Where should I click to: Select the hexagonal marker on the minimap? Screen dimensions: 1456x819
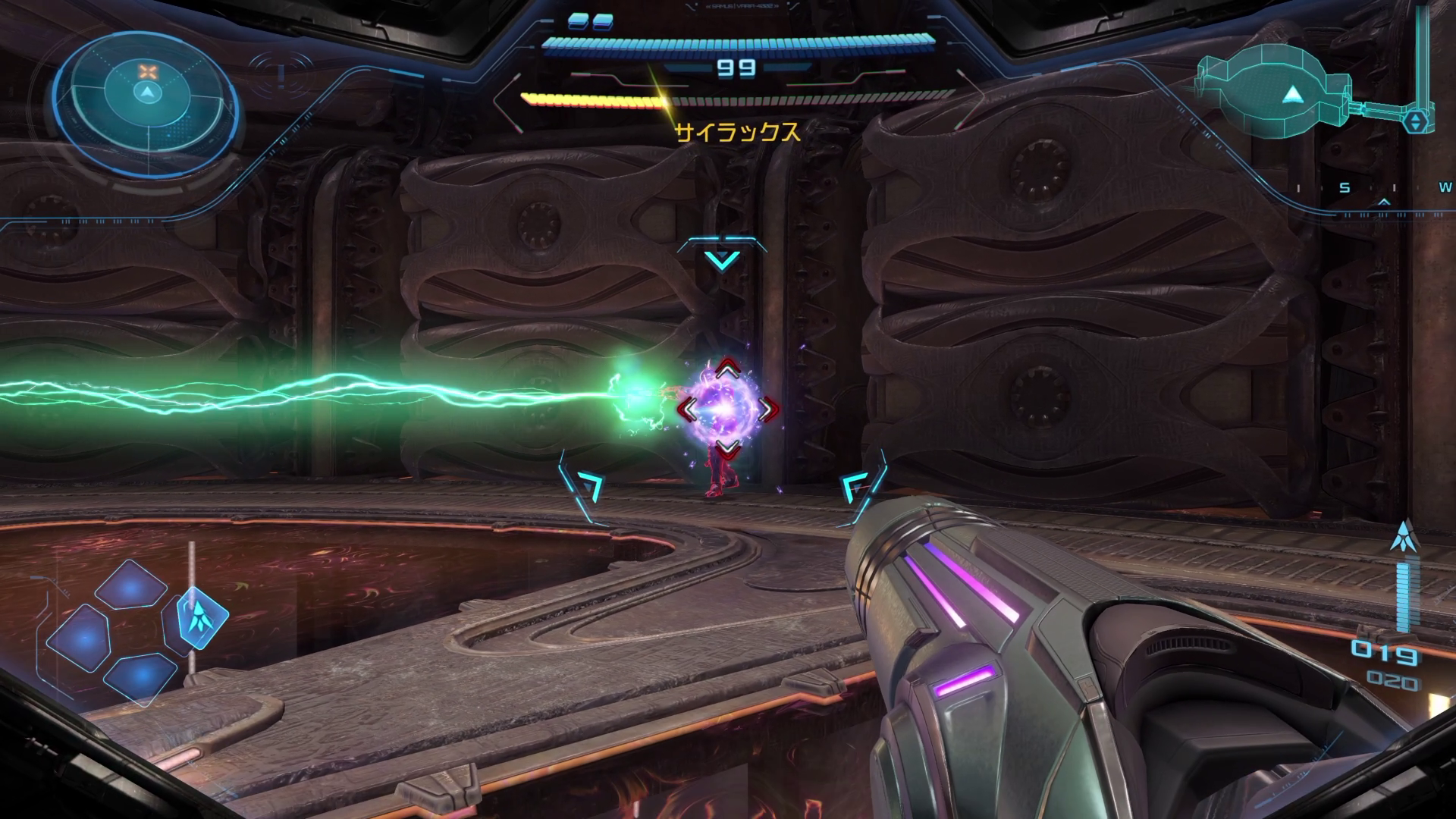click(x=1415, y=122)
